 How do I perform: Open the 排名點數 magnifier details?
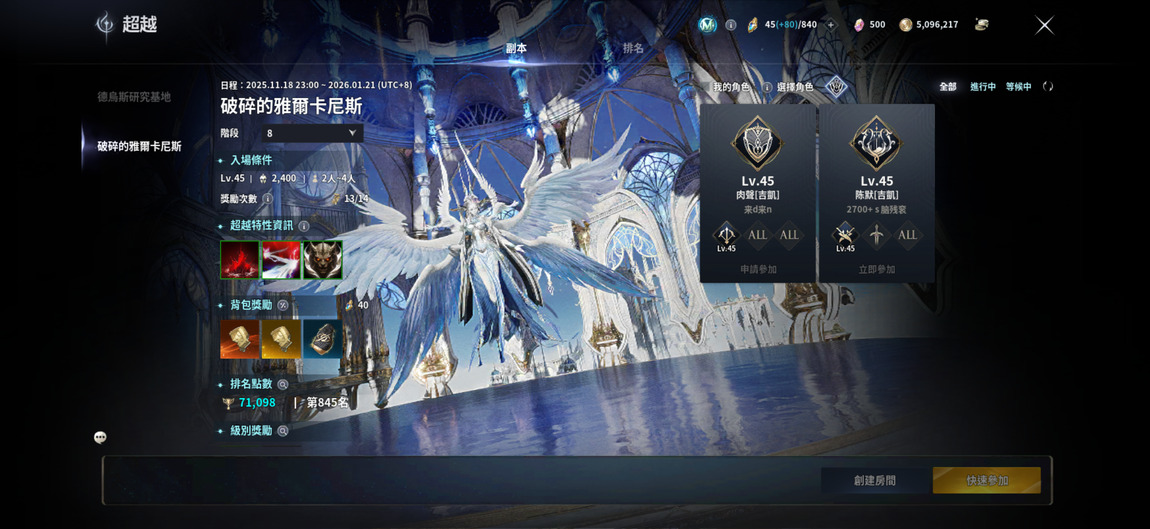tap(283, 384)
